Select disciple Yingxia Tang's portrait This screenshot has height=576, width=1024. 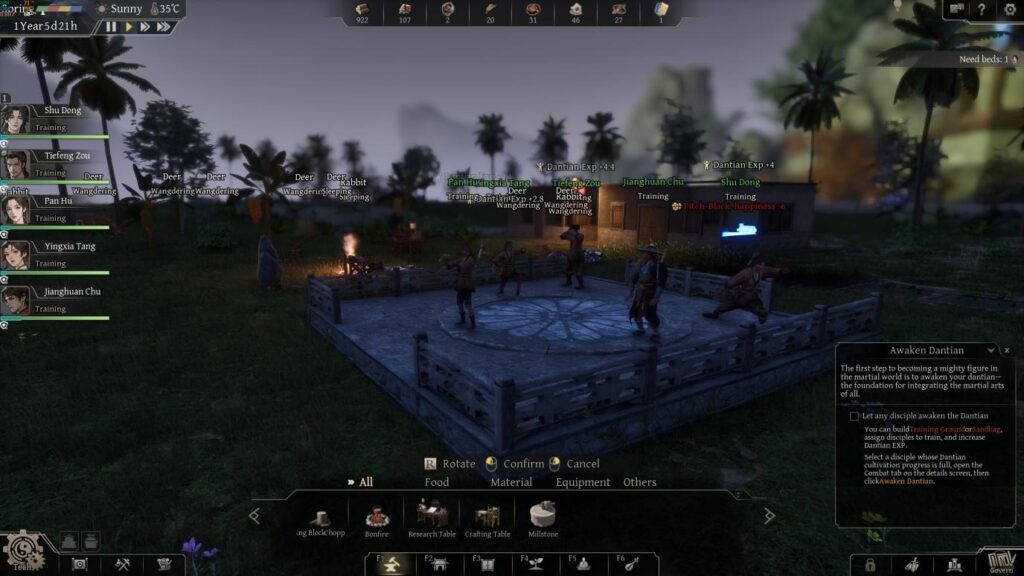15,255
